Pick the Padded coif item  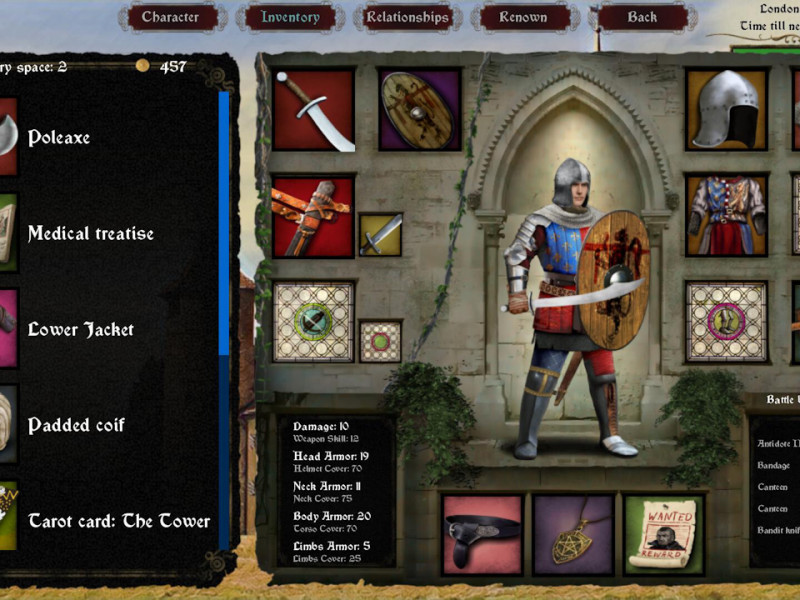point(76,426)
